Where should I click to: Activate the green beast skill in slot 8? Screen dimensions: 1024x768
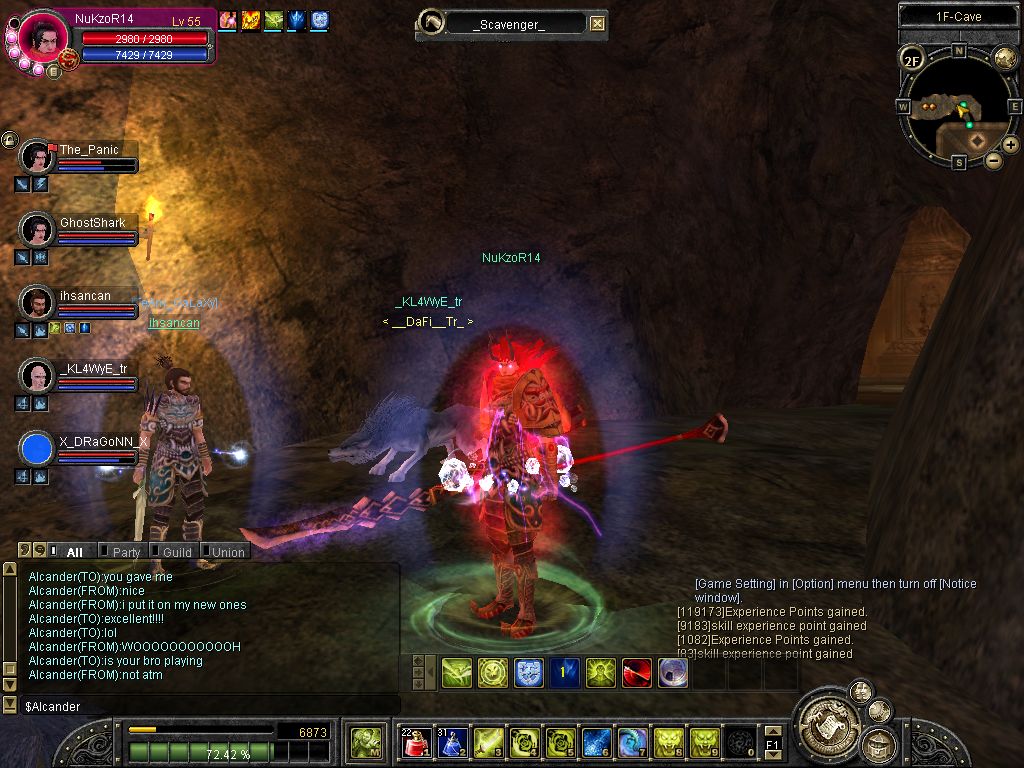pos(668,742)
